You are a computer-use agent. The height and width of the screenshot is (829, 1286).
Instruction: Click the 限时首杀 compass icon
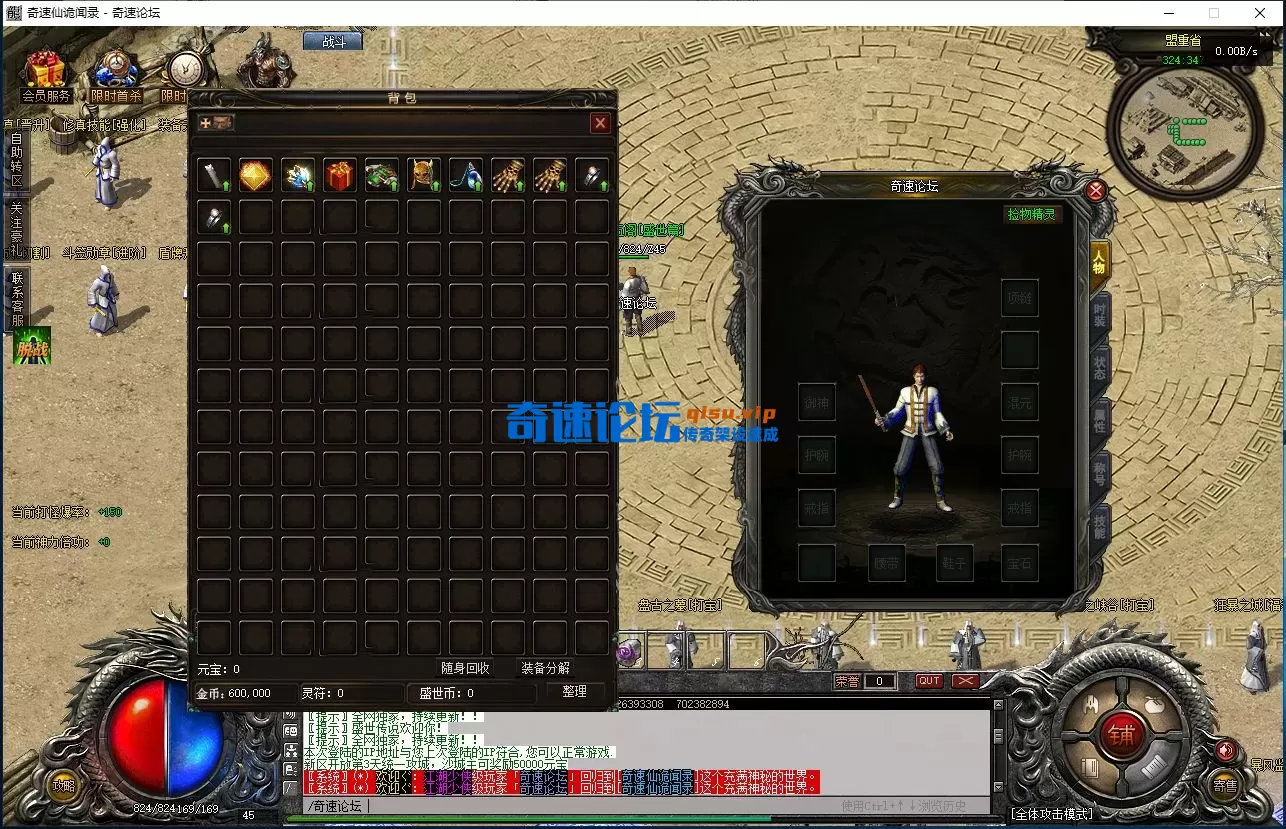coord(113,70)
